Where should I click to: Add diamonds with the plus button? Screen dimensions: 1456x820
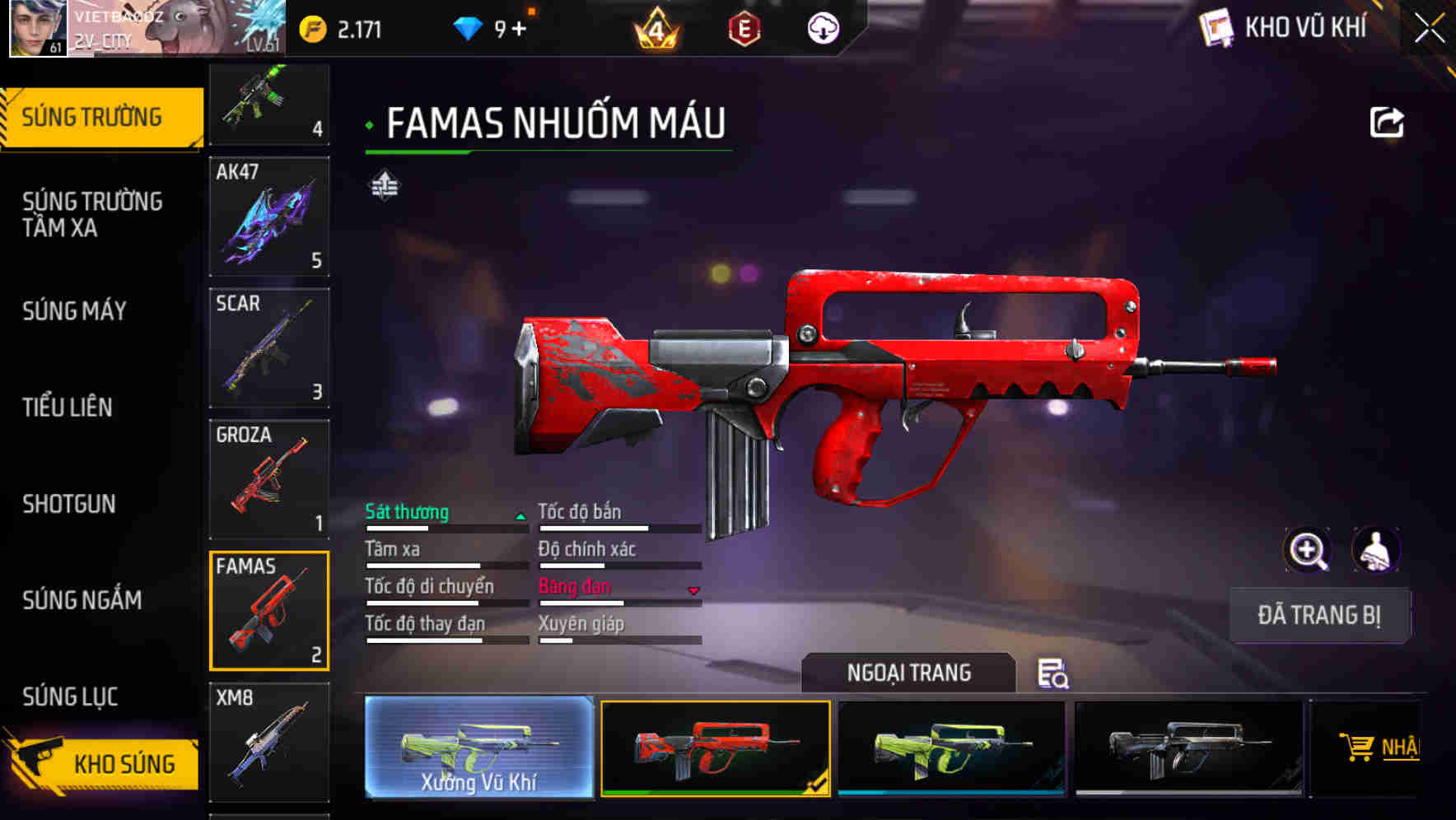point(519,30)
